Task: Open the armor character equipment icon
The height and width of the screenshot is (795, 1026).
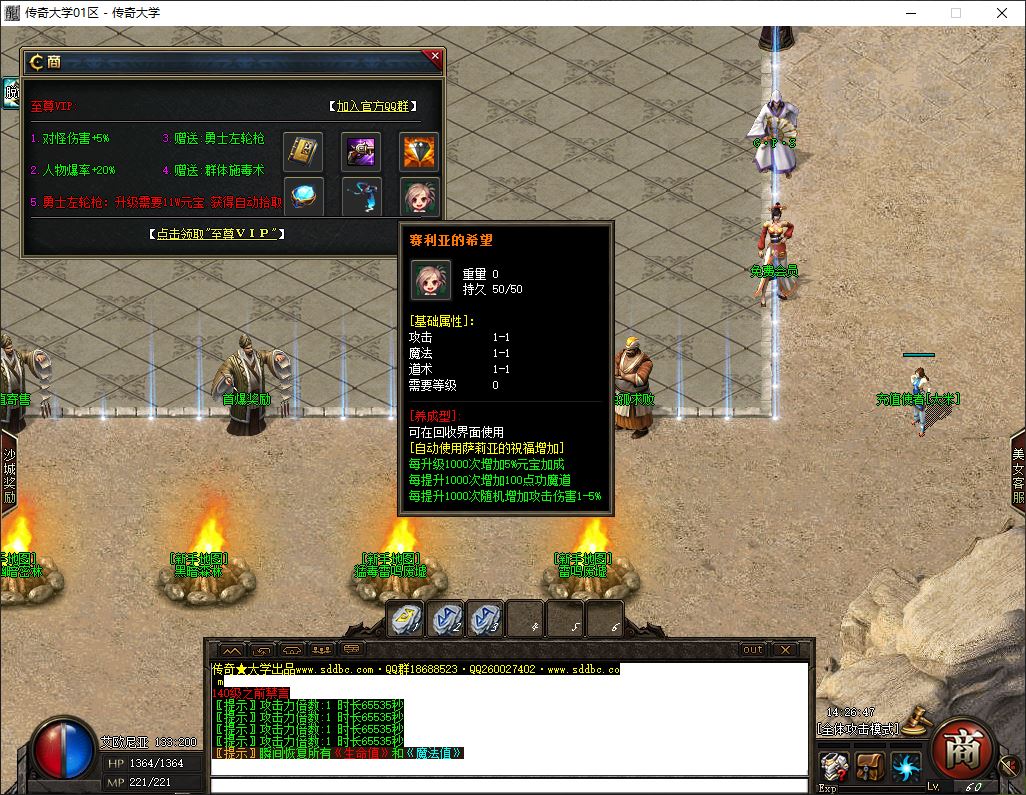Action: point(834,767)
